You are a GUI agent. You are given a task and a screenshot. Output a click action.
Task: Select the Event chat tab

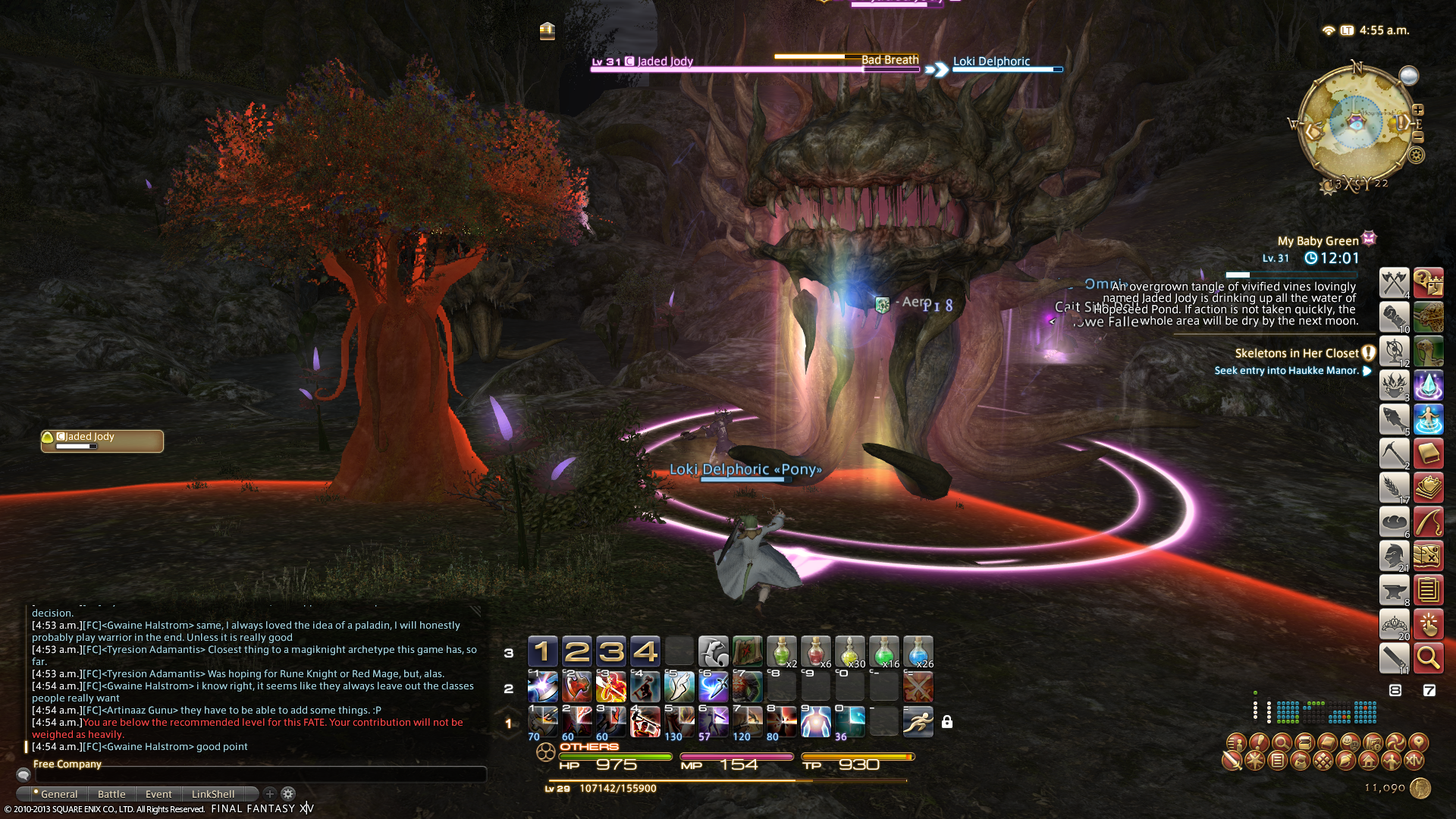158,794
